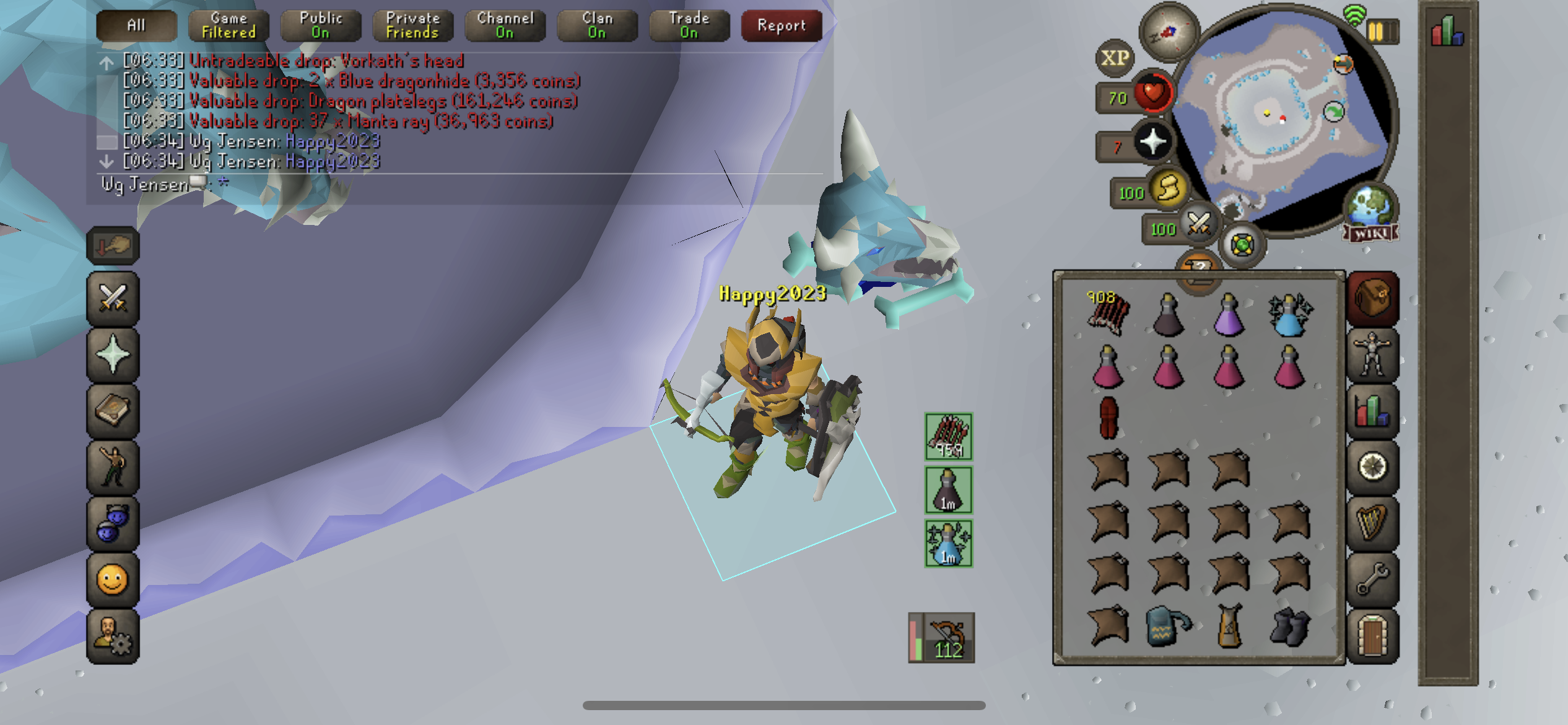Screen dimensions: 1568x725
Task: Toggle the Game Filtered chat filter
Action: pos(229,25)
